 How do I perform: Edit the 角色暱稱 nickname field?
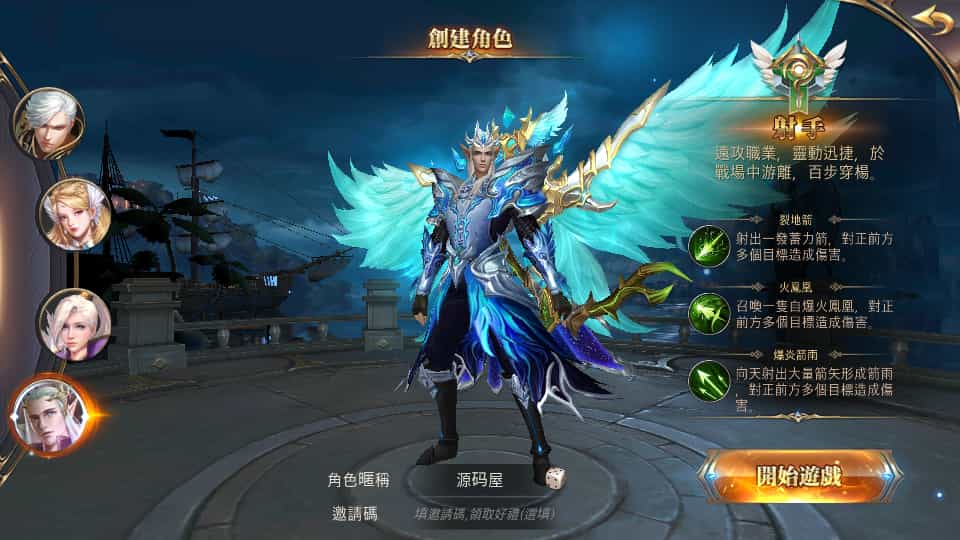click(x=478, y=479)
